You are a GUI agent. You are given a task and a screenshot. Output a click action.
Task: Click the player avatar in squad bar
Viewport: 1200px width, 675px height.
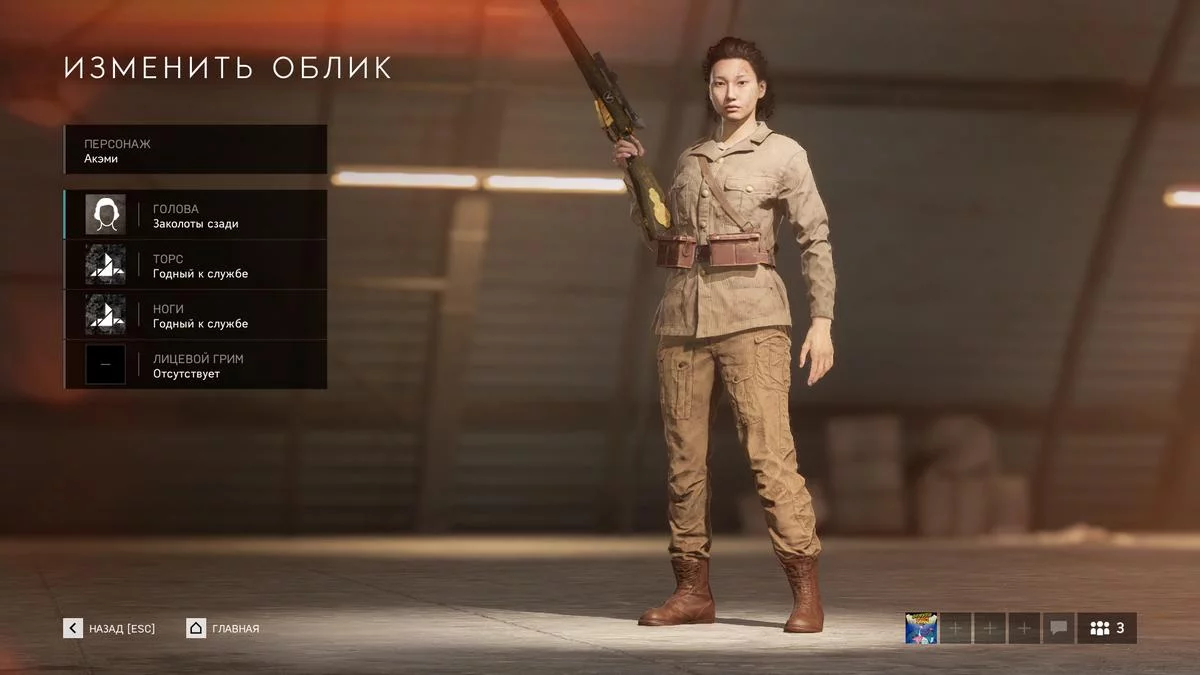[x=921, y=628]
